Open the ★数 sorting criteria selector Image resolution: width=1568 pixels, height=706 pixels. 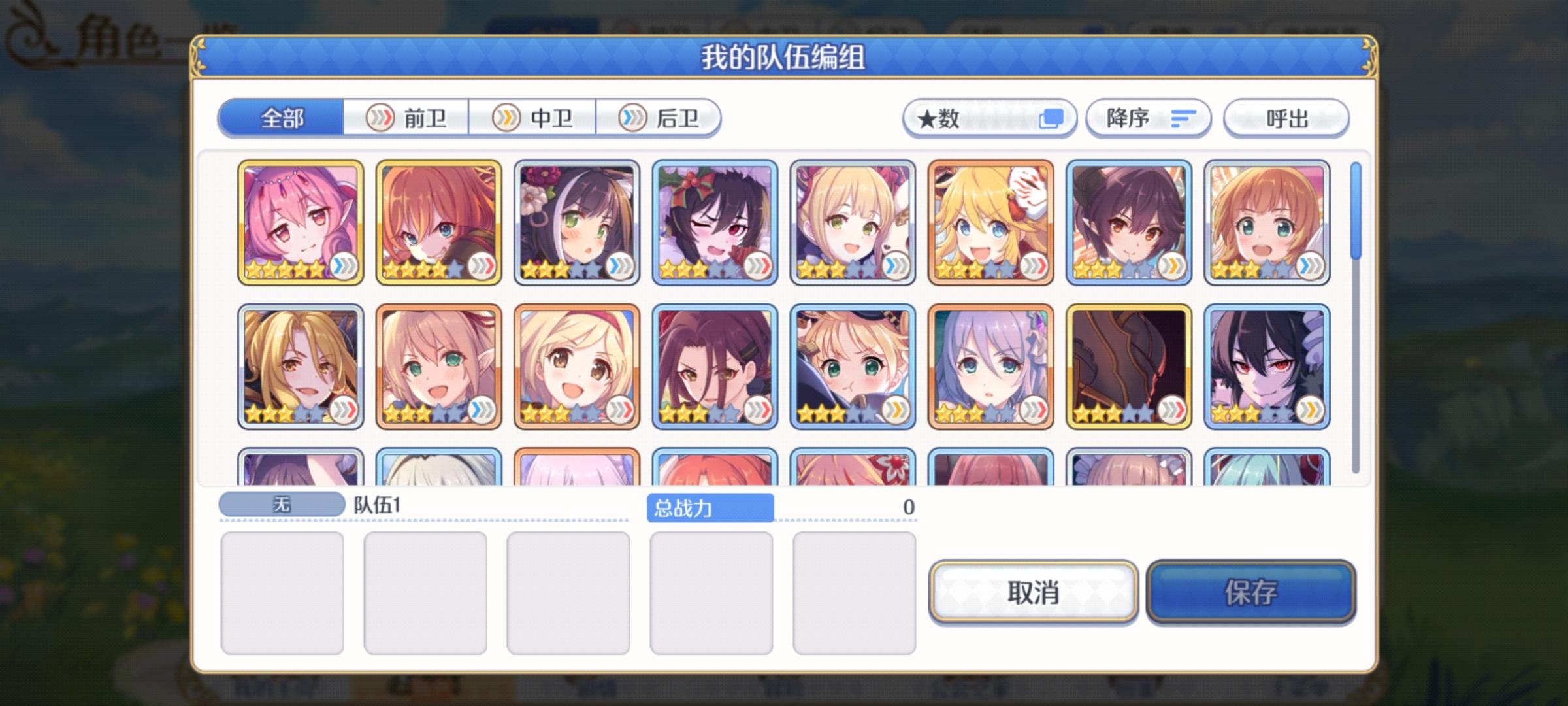coord(990,118)
